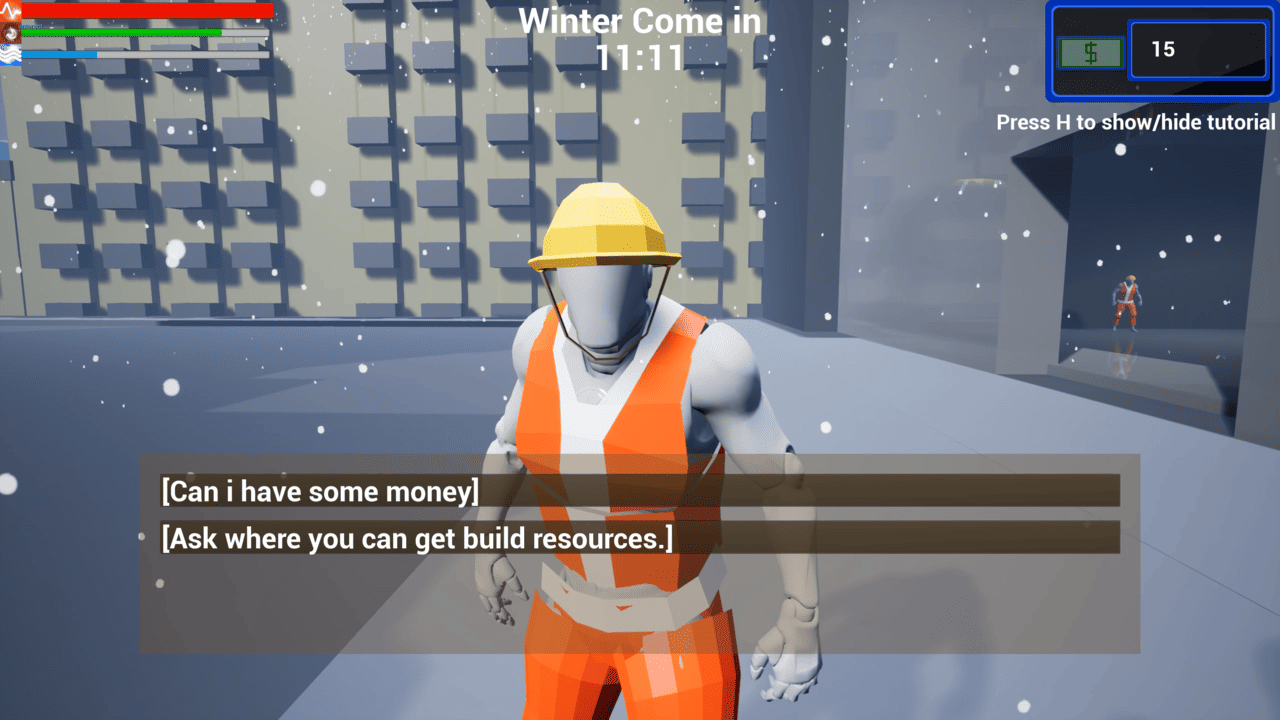Viewport: 1280px width, 720px height.
Task: Click the heartbeat health status icon
Action: pyautogui.click(x=10, y=10)
